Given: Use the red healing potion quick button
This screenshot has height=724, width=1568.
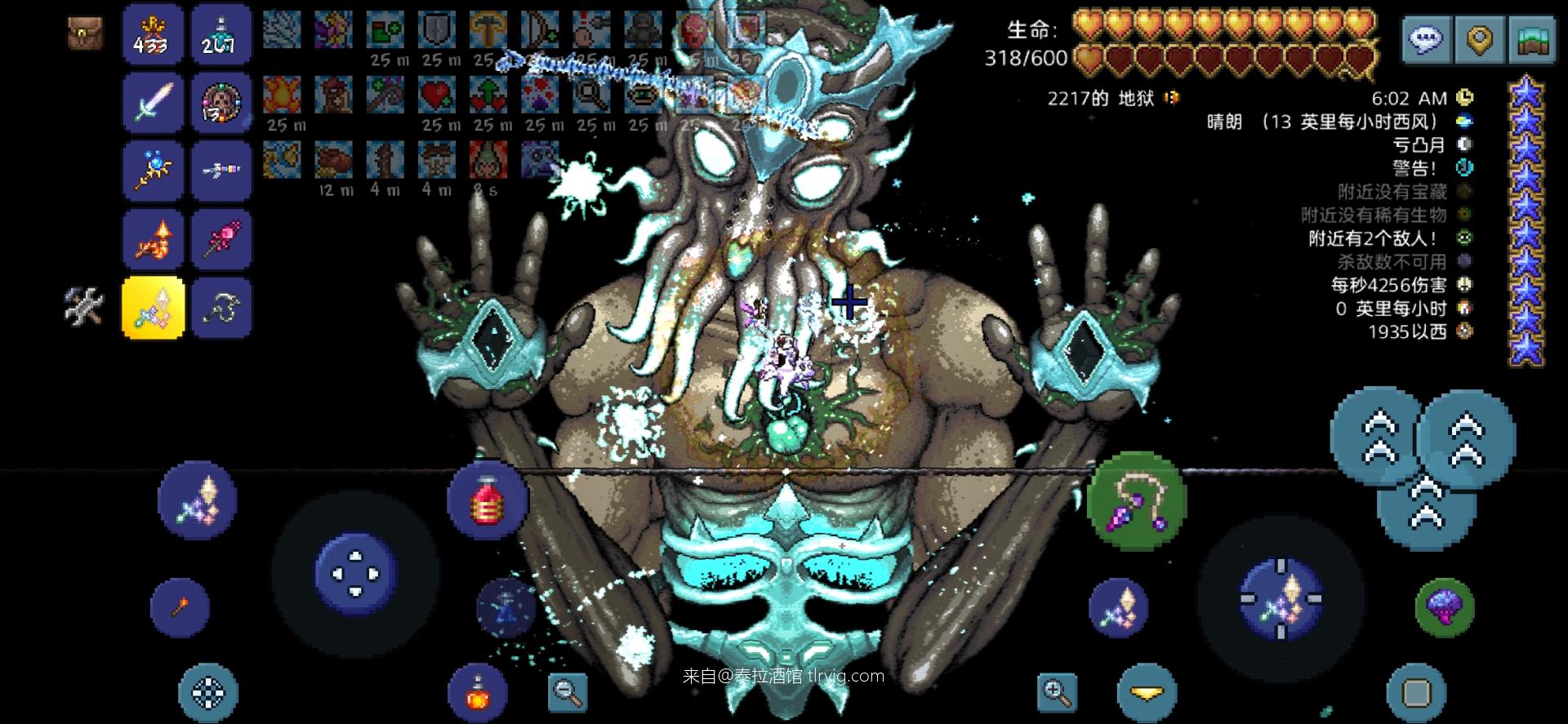Looking at the screenshot, I should pyautogui.click(x=488, y=500).
